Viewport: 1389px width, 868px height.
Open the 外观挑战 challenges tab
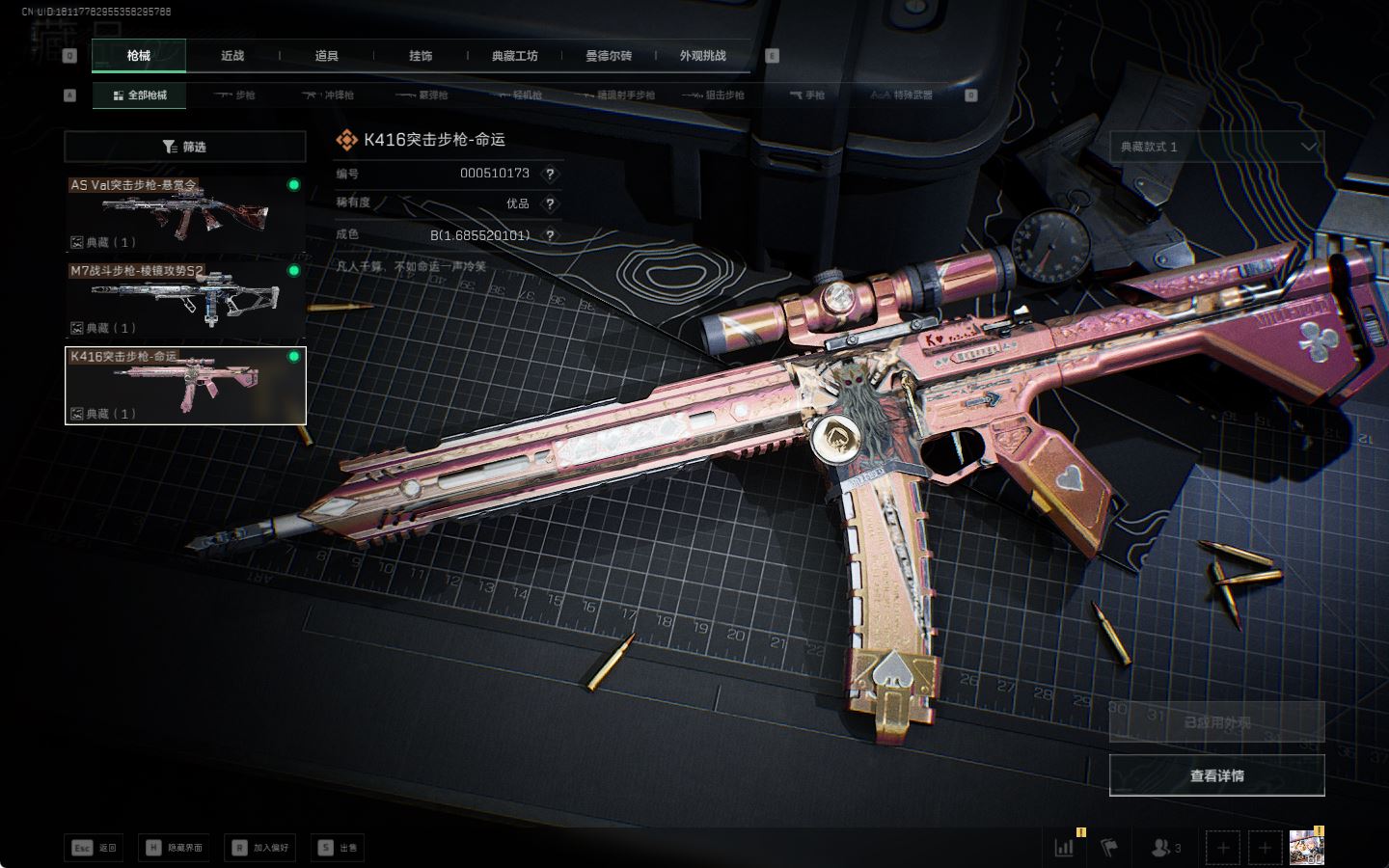point(702,56)
